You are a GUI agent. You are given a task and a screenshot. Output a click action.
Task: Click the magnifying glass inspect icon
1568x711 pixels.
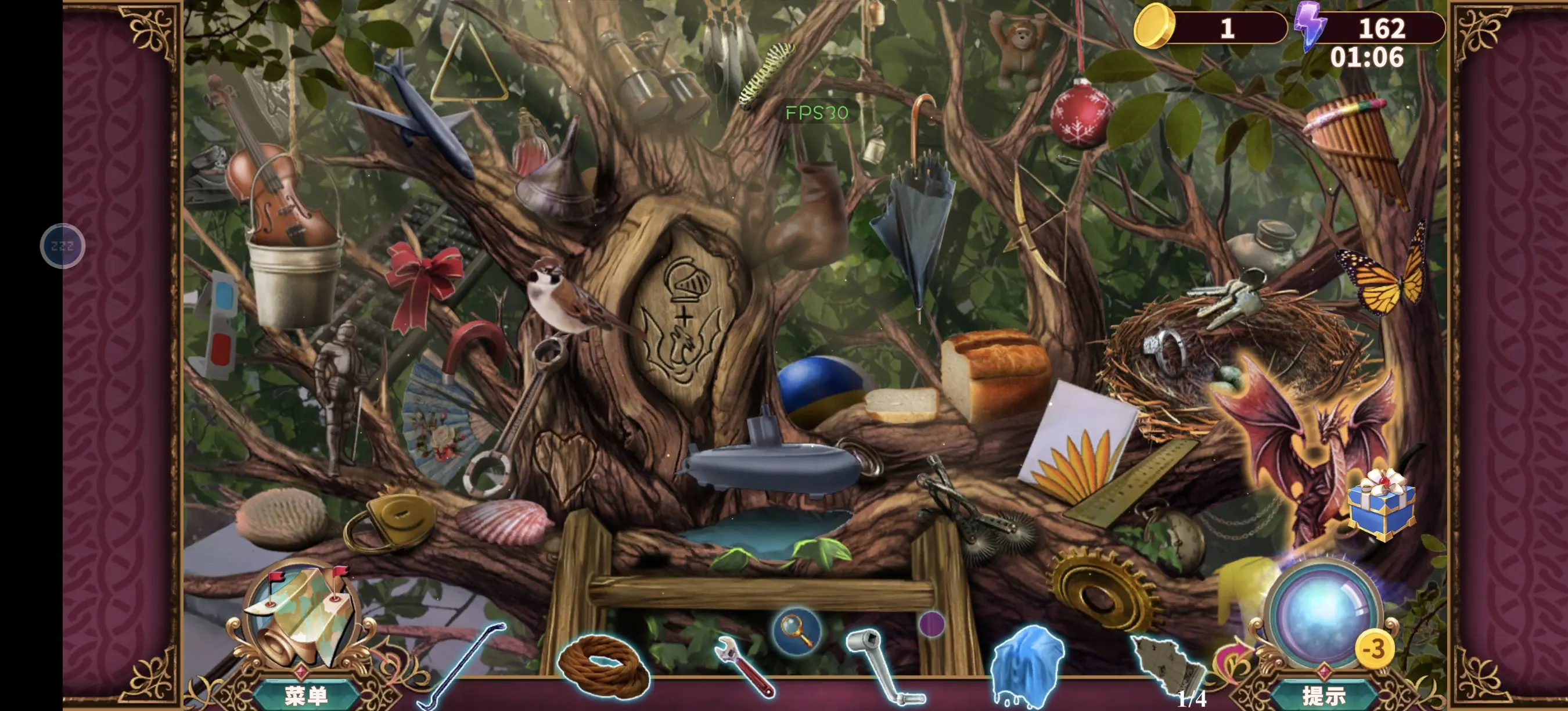pyautogui.click(x=797, y=631)
